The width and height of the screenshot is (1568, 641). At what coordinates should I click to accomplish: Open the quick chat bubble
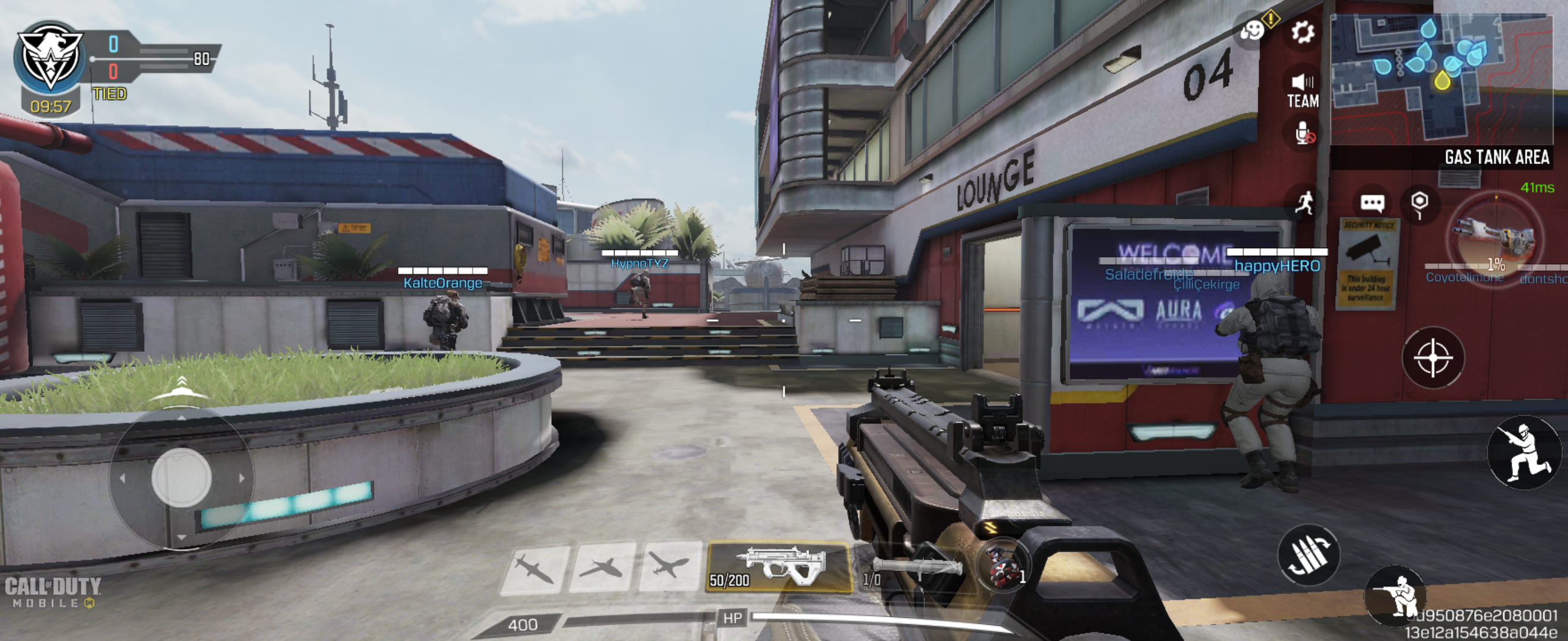[x=1372, y=203]
